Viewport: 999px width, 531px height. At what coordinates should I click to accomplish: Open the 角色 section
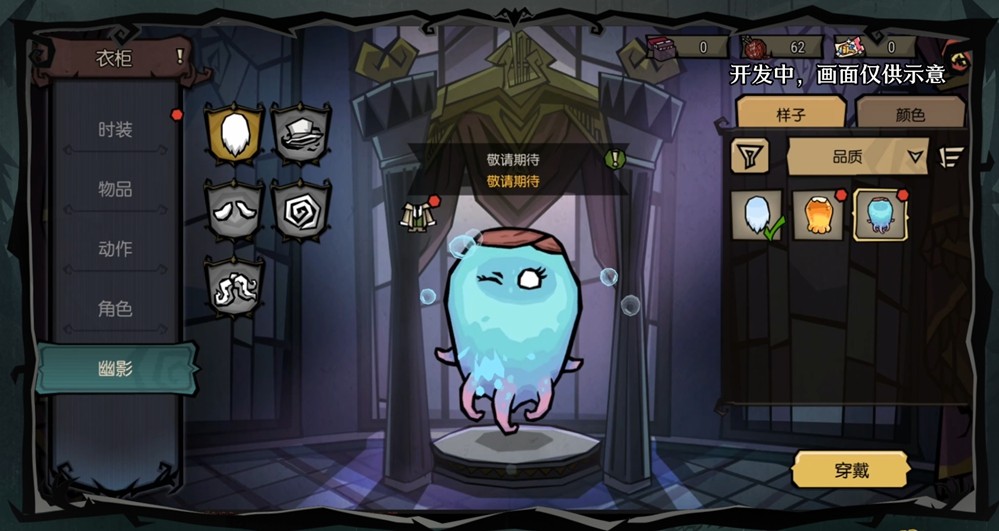(115, 309)
